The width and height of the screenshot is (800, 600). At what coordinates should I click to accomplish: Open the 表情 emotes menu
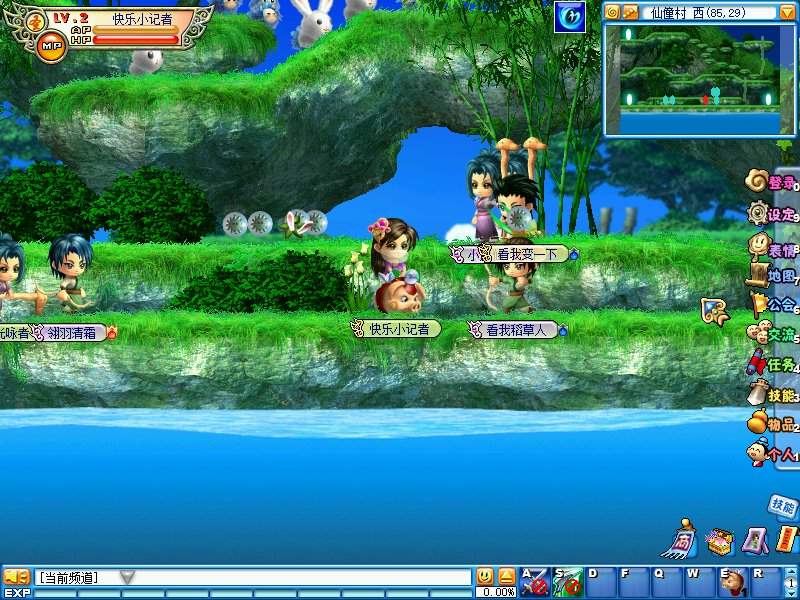774,245
